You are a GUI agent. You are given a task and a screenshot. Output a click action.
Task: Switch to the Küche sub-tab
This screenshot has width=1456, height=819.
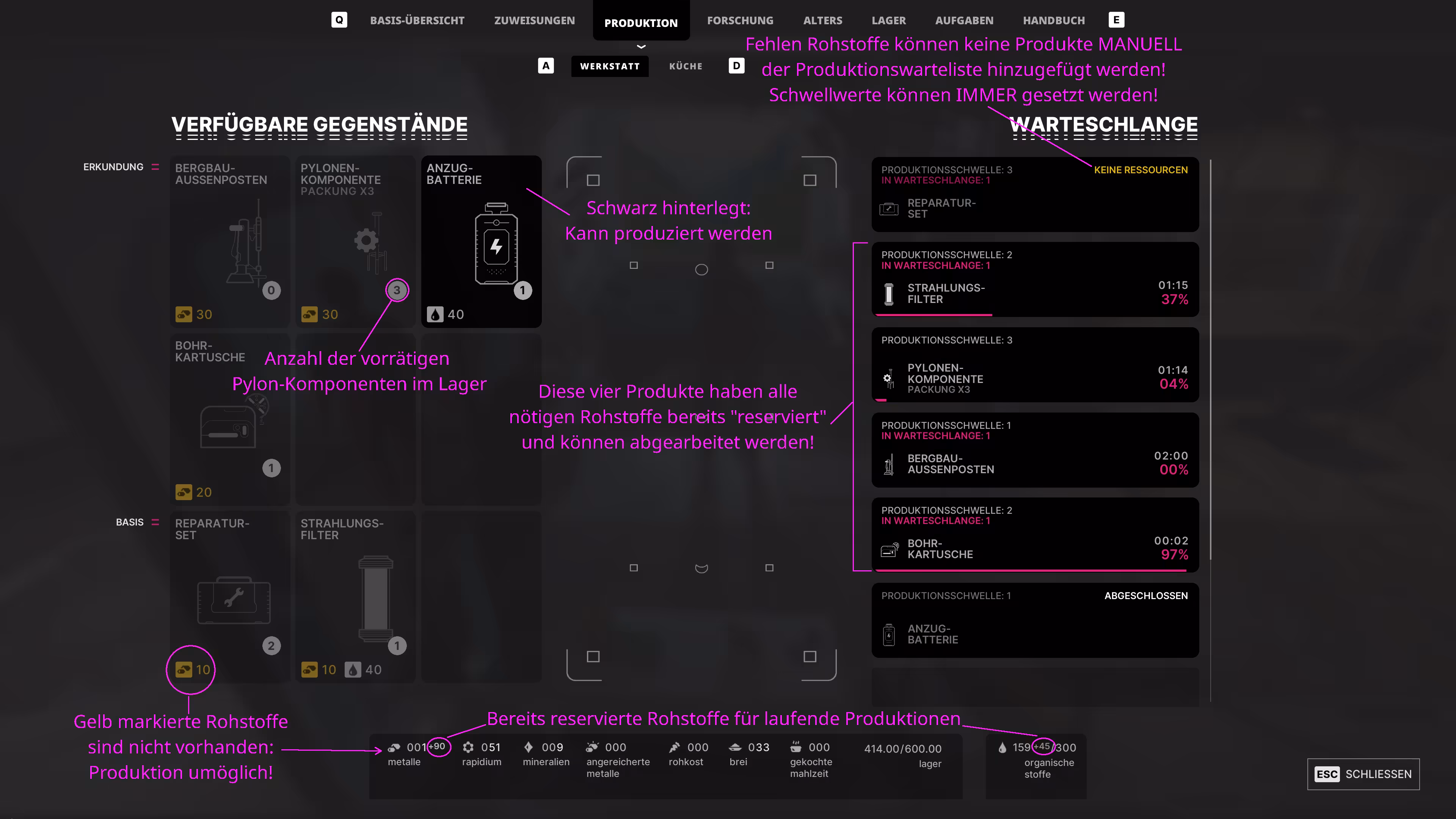click(686, 66)
